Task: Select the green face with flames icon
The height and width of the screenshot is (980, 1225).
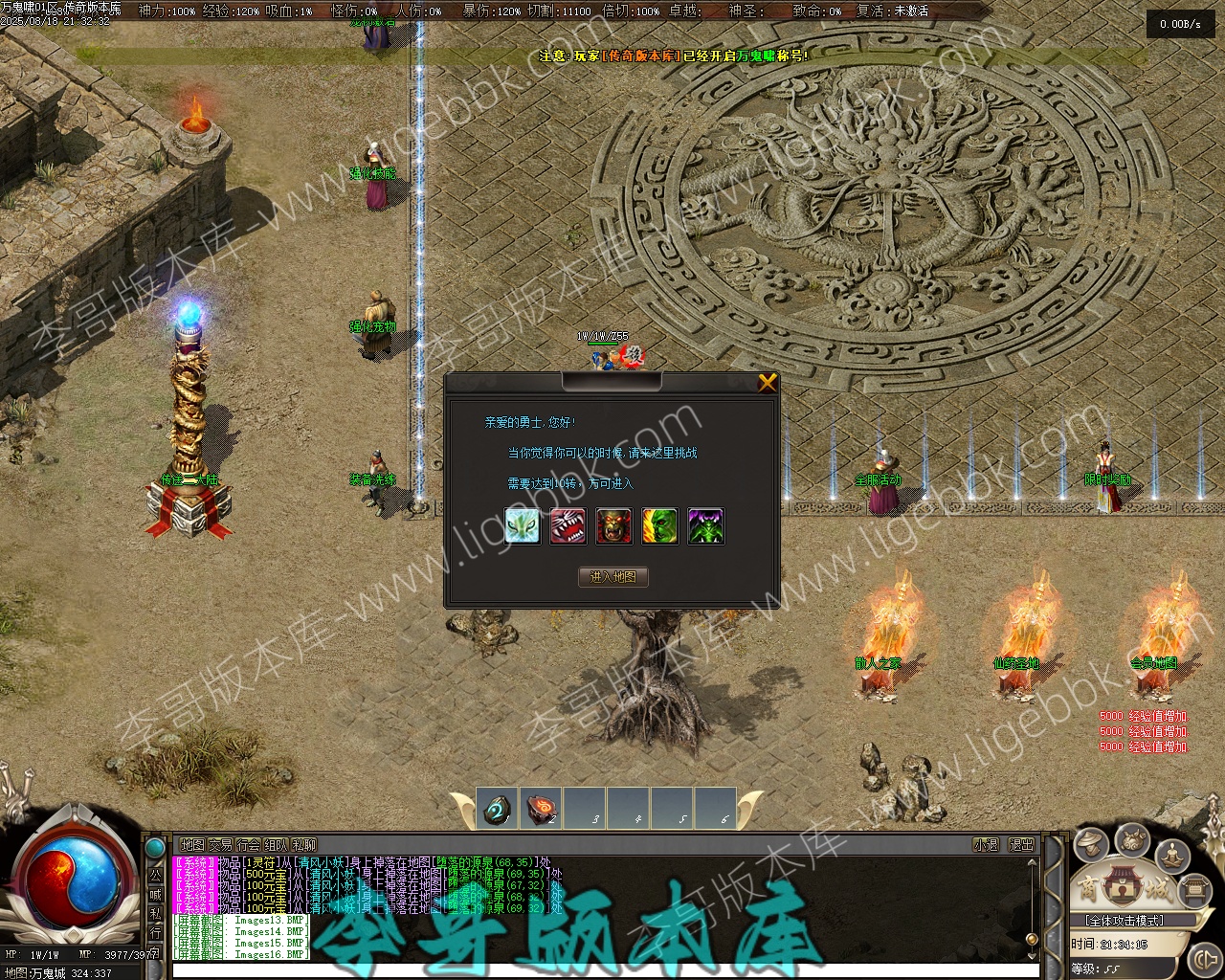Action: pos(660,526)
